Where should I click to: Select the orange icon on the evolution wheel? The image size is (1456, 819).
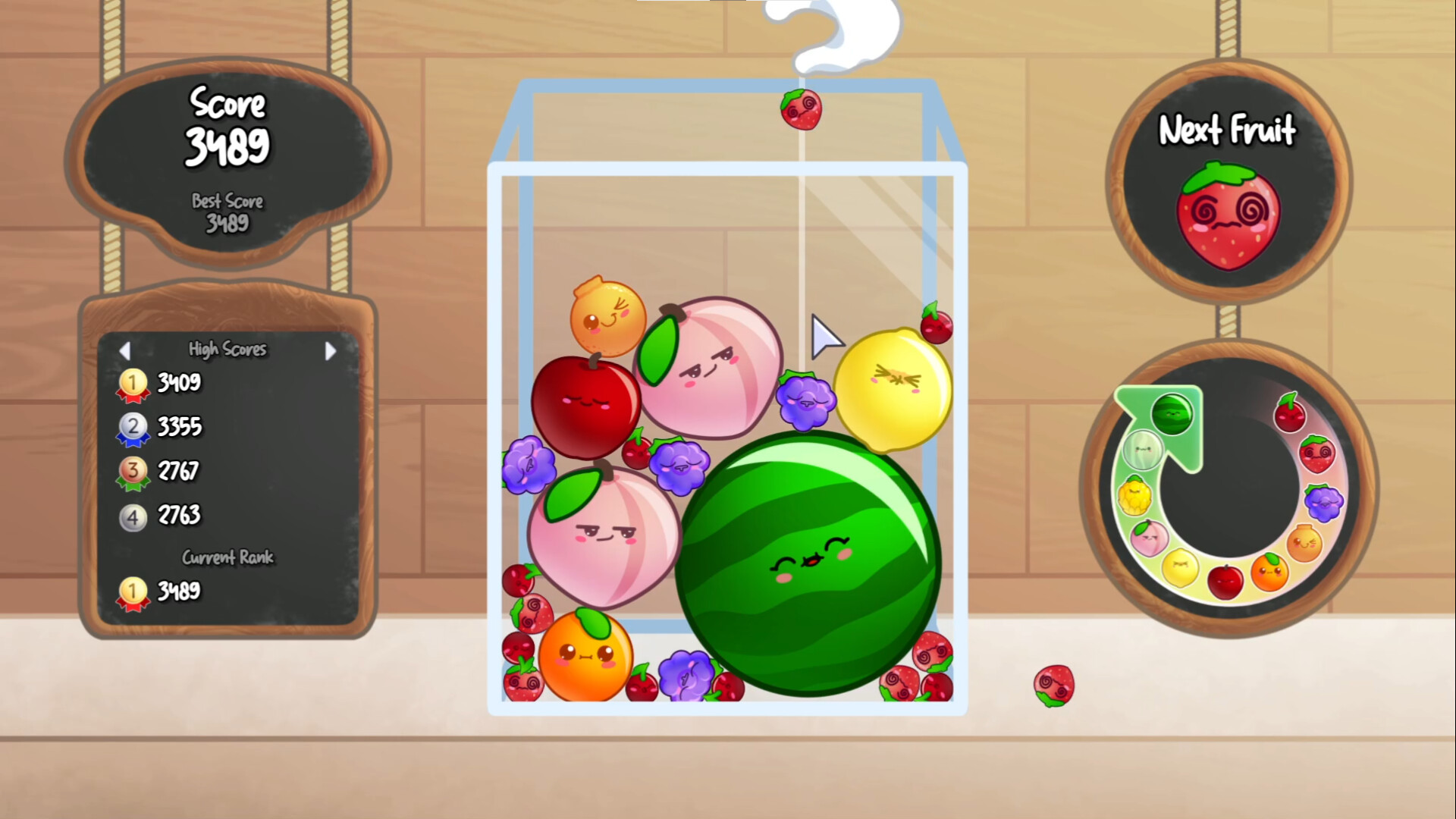coord(1271,573)
